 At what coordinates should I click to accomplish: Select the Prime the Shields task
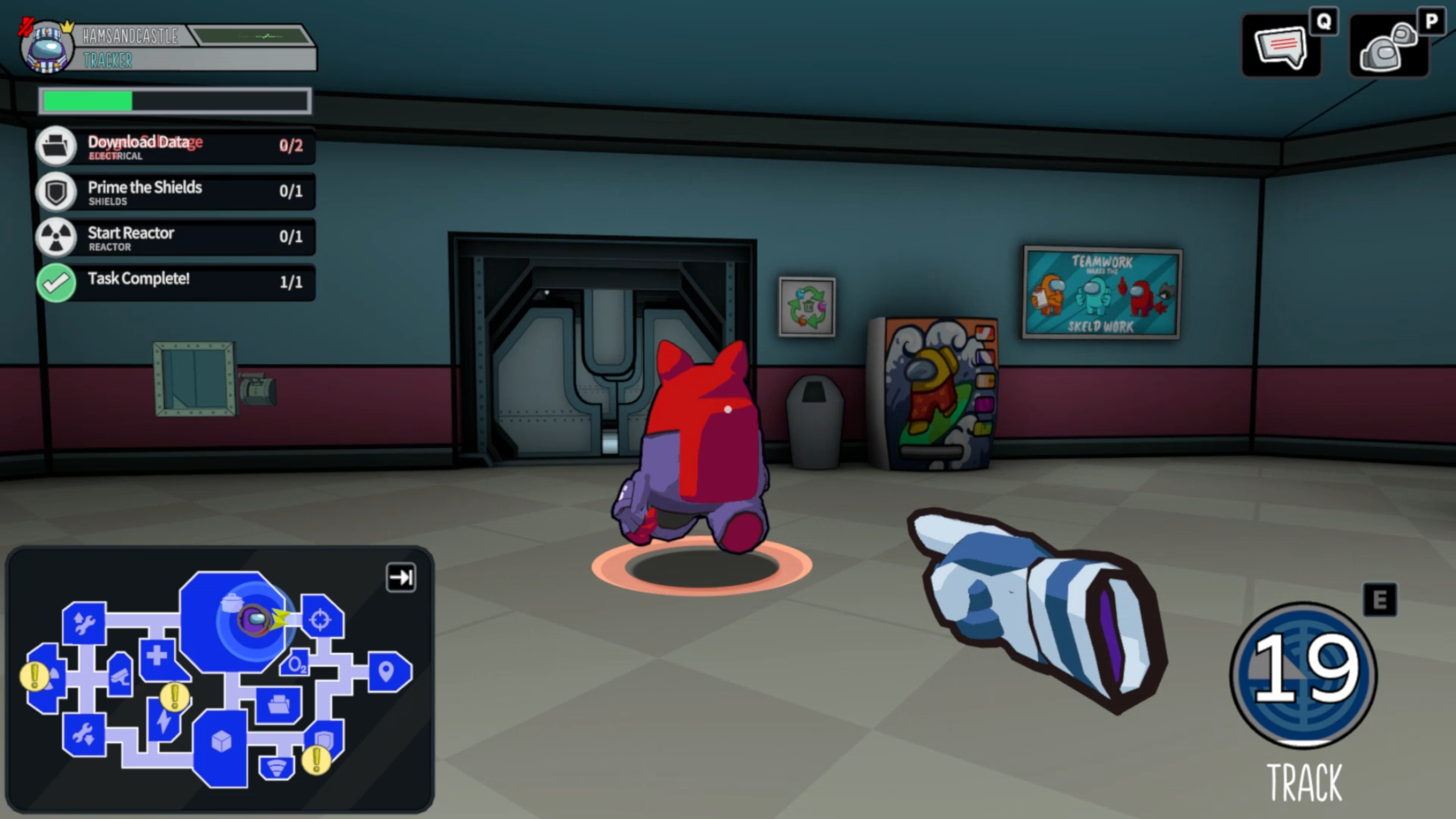[x=175, y=191]
